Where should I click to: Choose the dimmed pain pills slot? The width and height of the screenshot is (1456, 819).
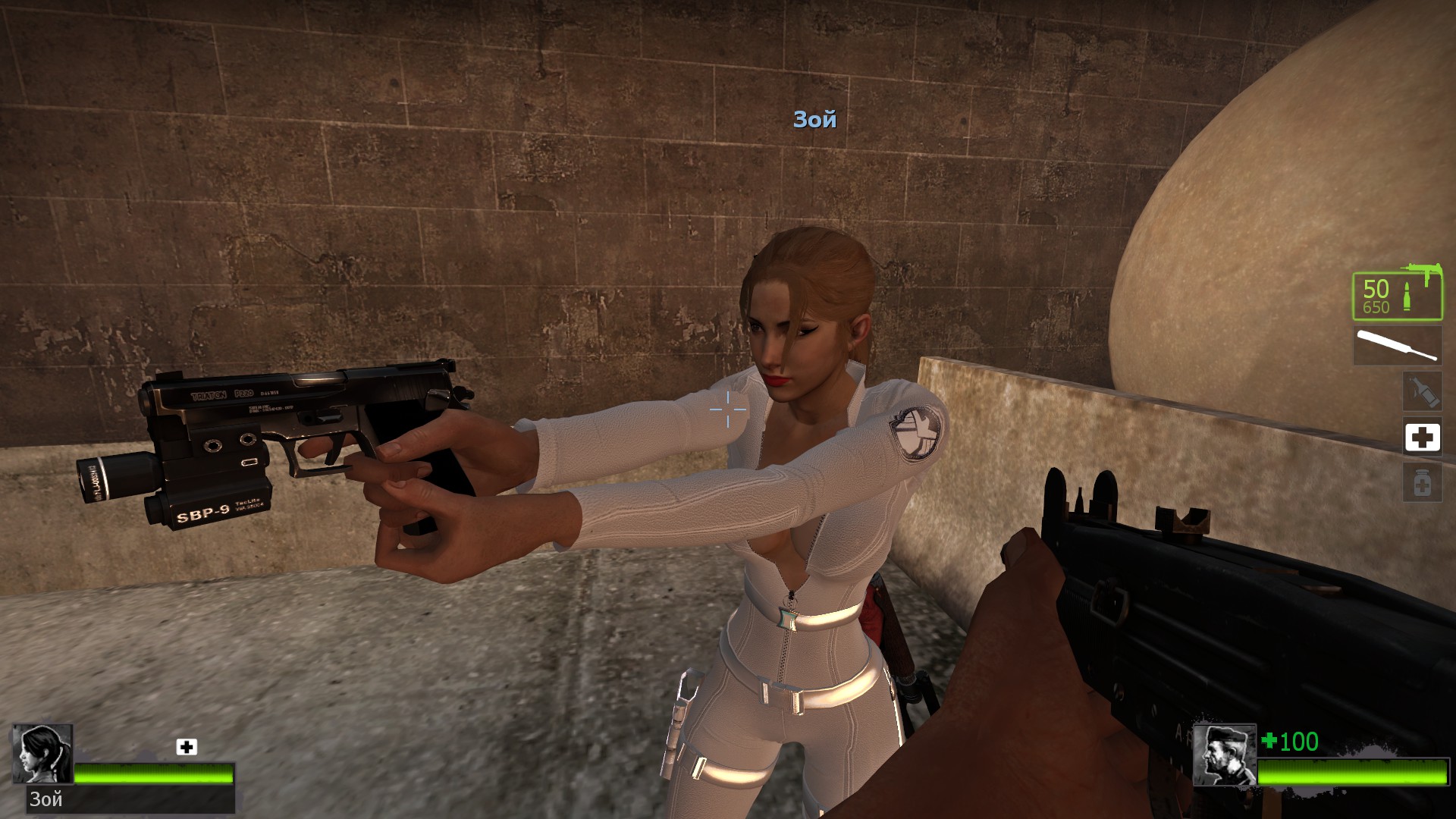(x=1422, y=483)
